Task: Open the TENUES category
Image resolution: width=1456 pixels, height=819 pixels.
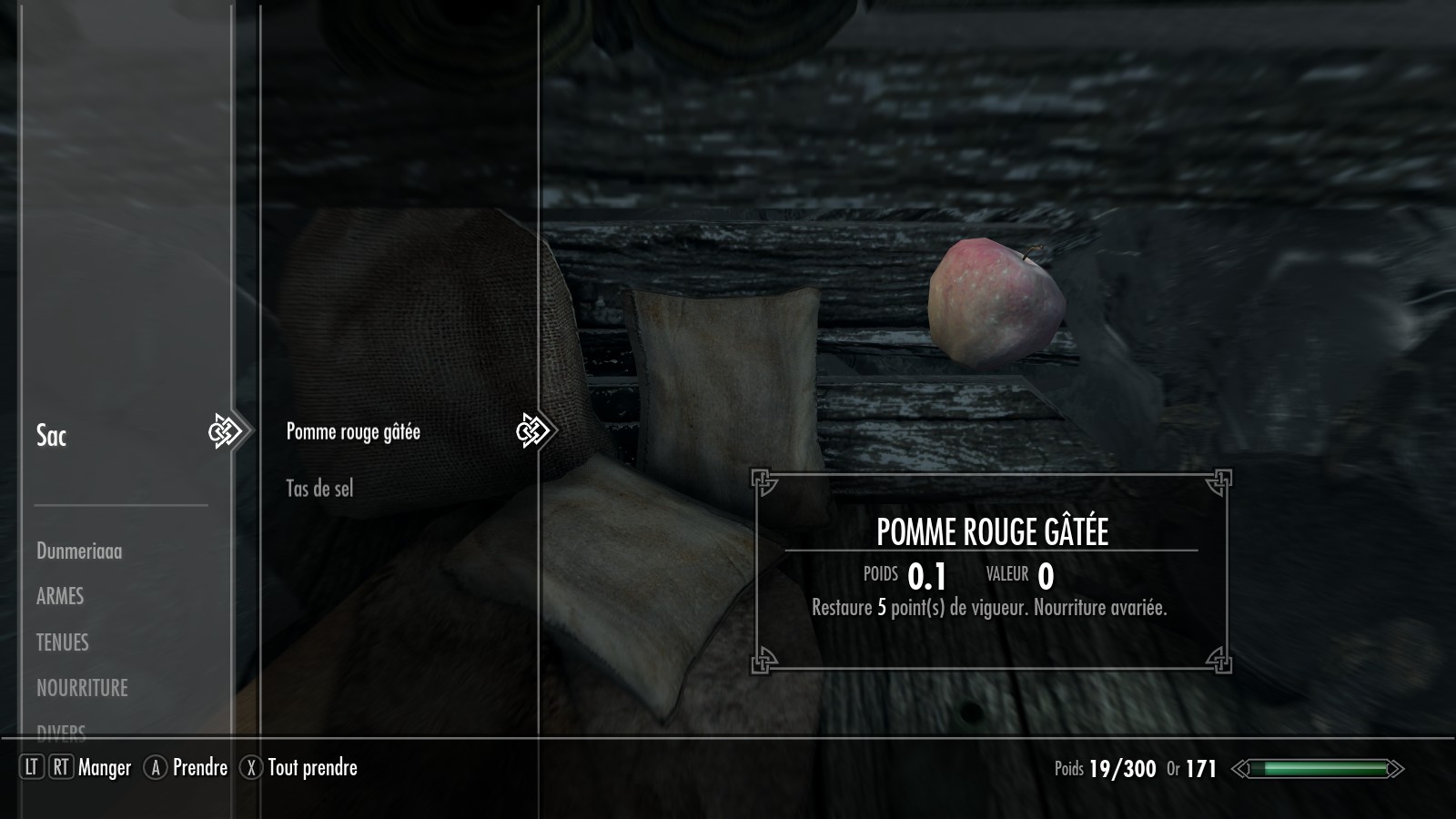Action: (63, 642)
